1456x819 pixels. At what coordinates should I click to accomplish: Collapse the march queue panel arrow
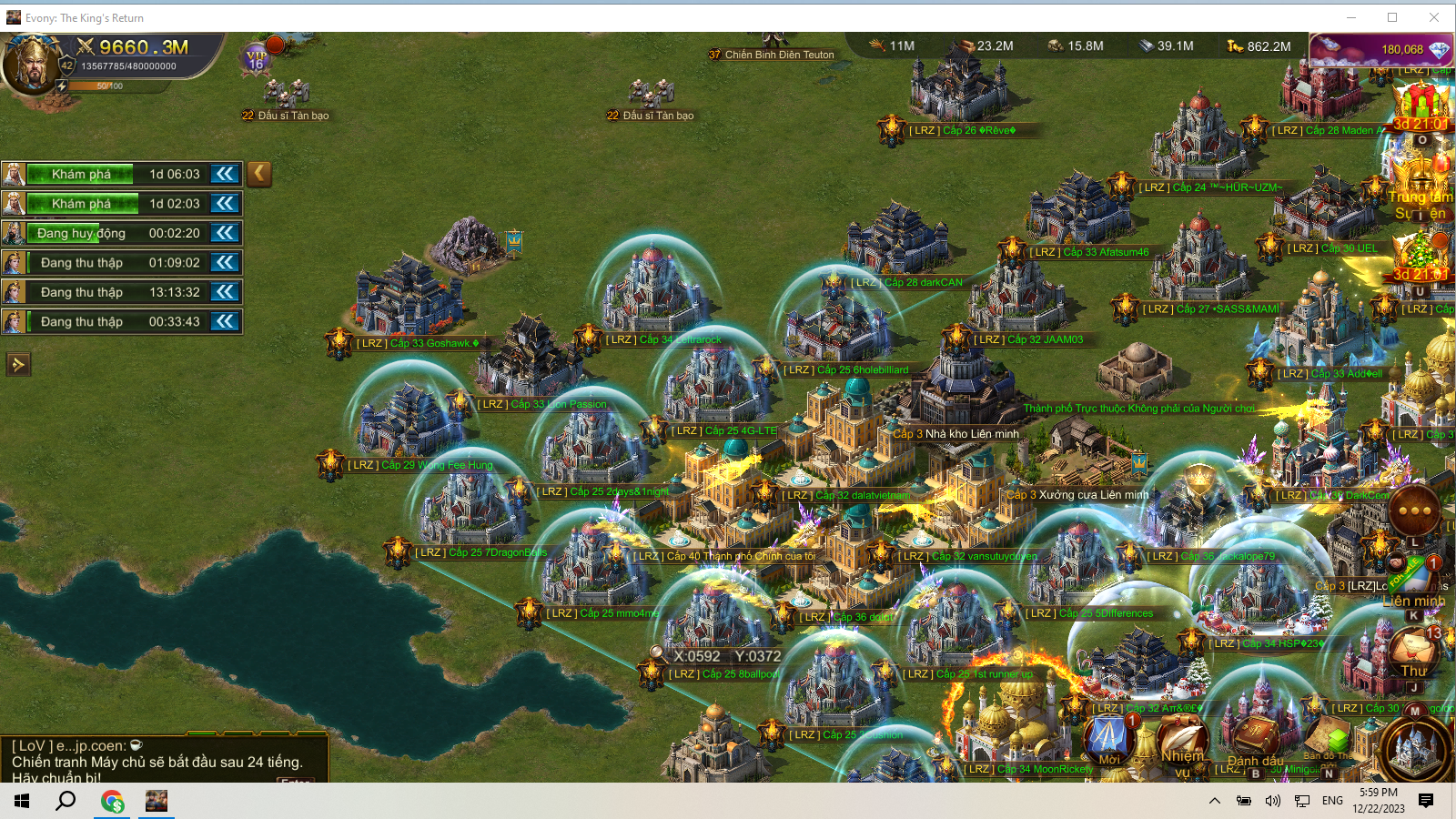[259, 173]
